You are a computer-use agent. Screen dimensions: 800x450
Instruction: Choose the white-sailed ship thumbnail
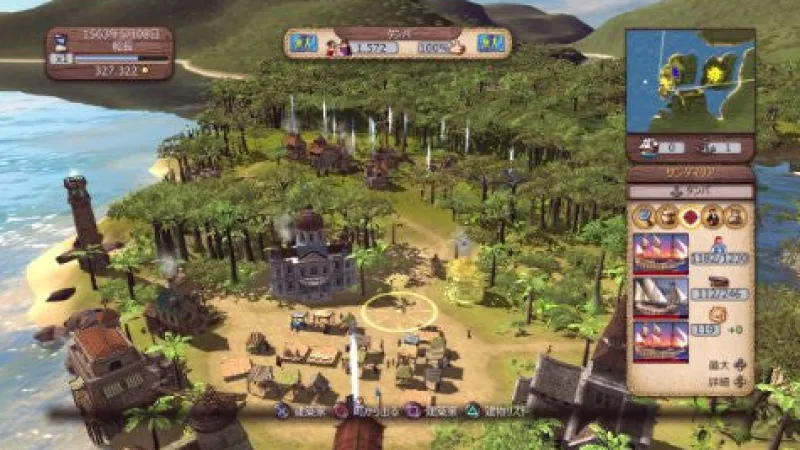[661, 297]
